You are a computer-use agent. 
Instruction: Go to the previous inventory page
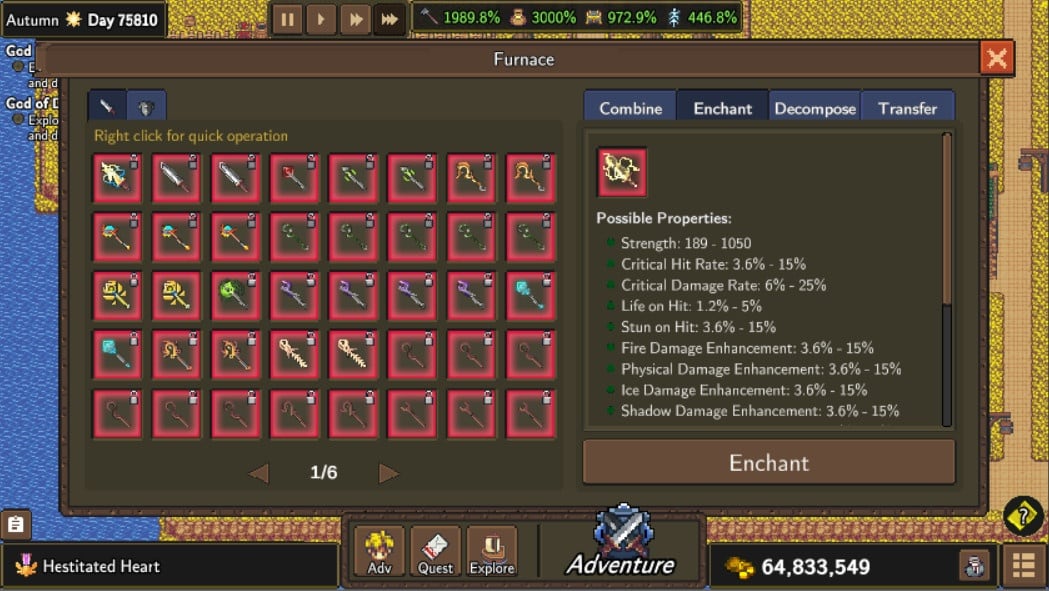(258, 473)
